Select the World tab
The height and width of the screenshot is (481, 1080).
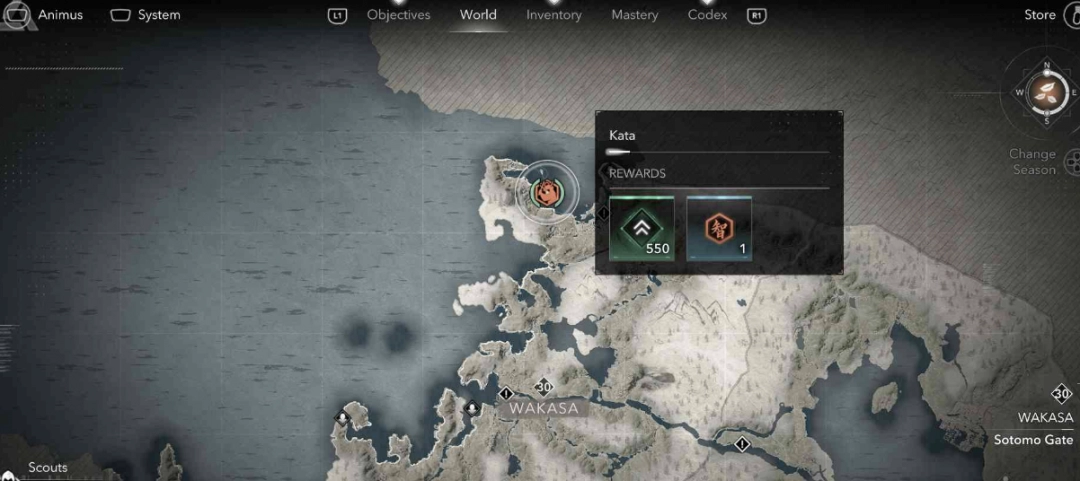point(478,15)
